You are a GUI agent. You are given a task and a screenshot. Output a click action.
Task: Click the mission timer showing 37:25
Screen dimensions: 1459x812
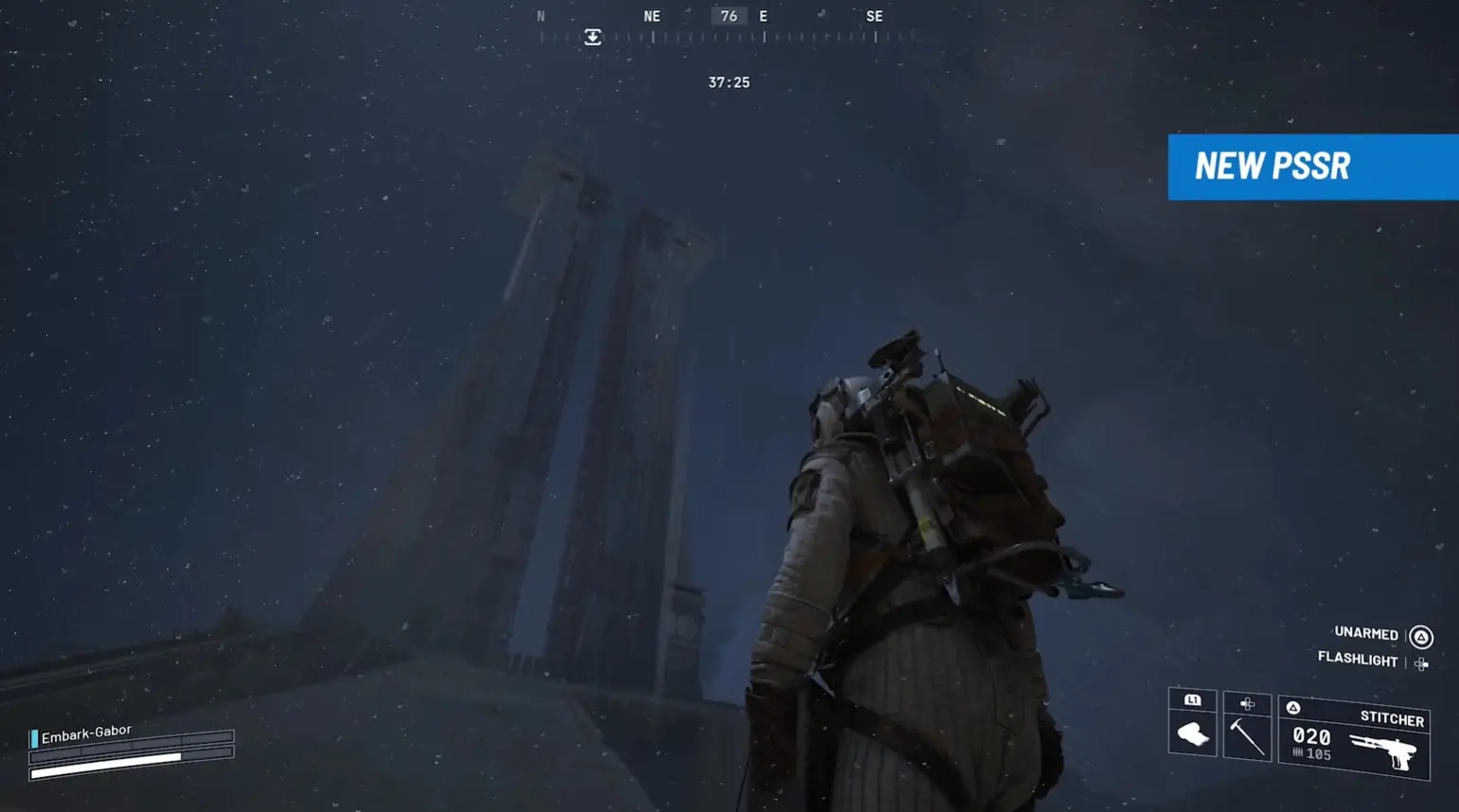(x=728, y=82)
